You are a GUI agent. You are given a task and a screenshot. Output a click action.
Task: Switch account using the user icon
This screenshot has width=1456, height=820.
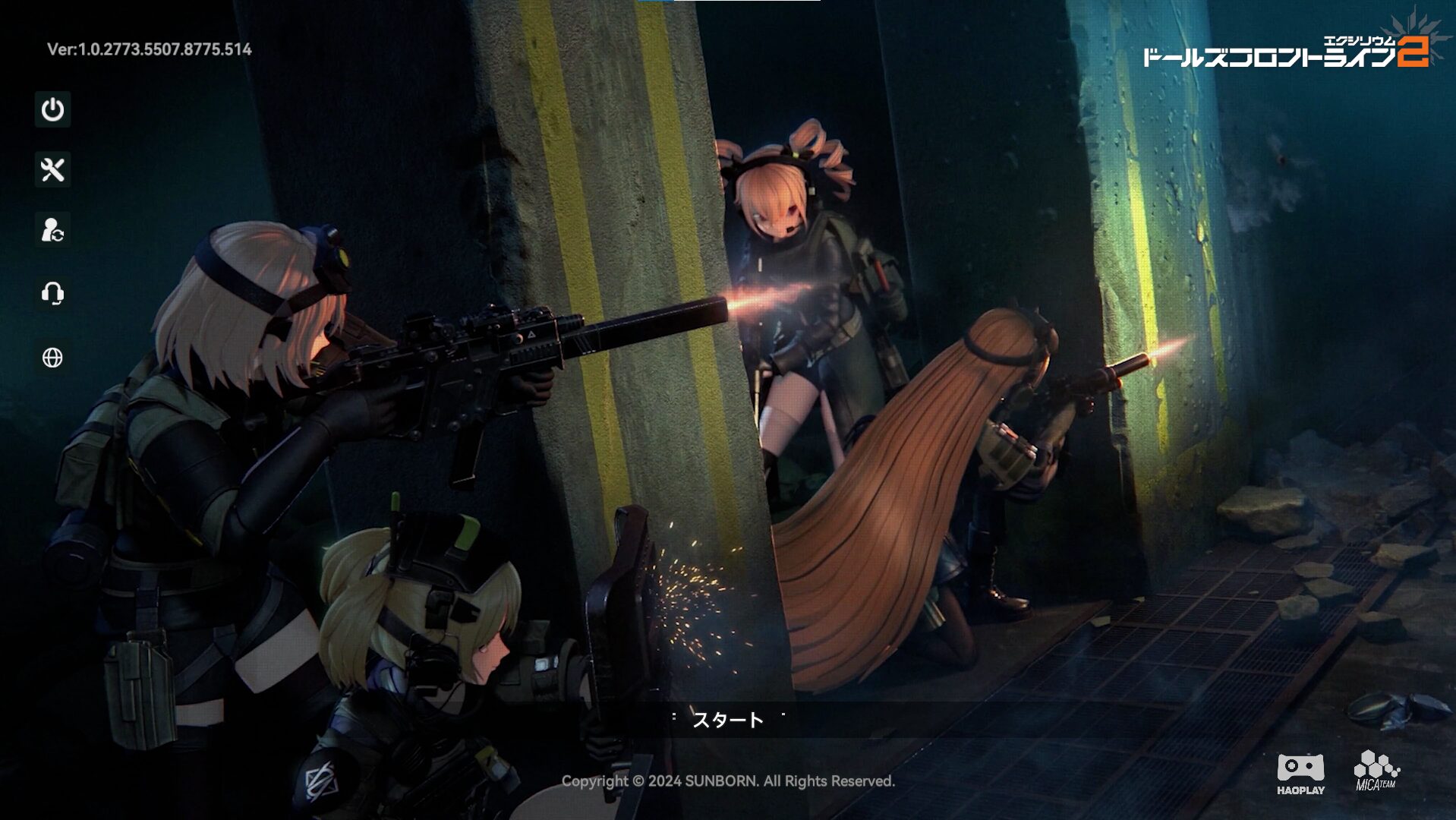click(52, 230)
